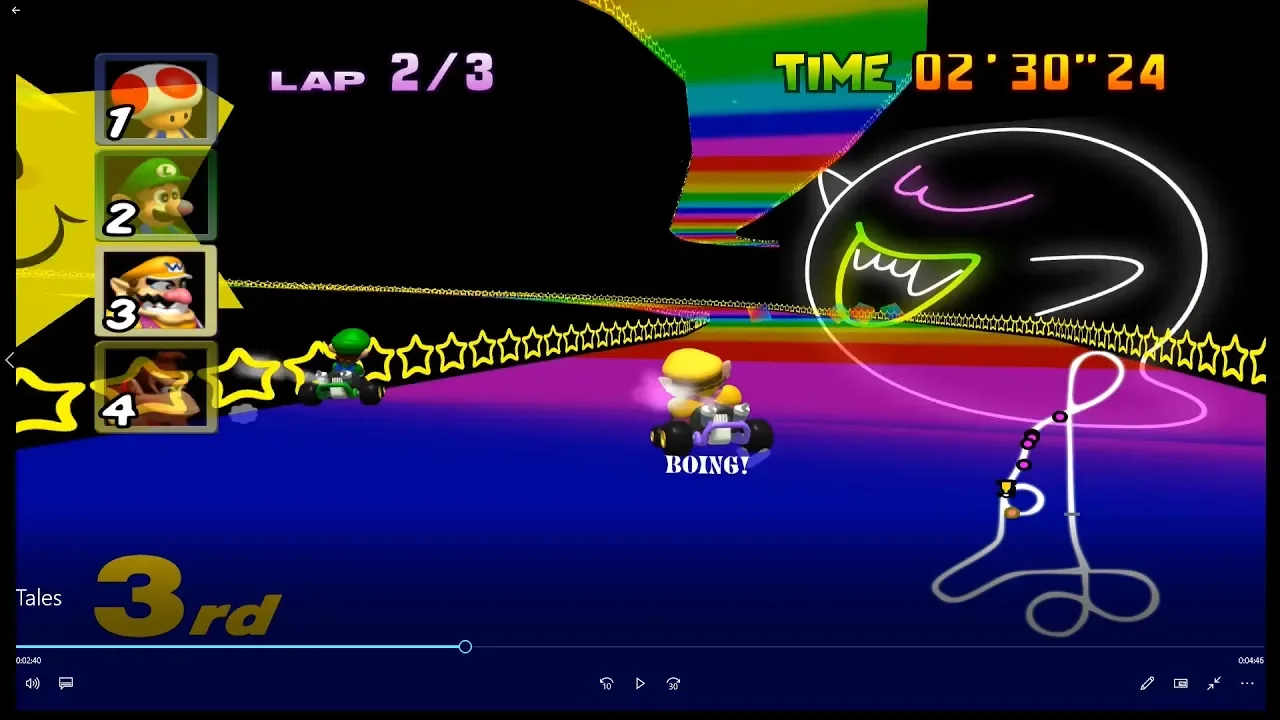
Task: Select Donkey Kong's fourth-place rank portrait
Action: [x=156, y=387]
